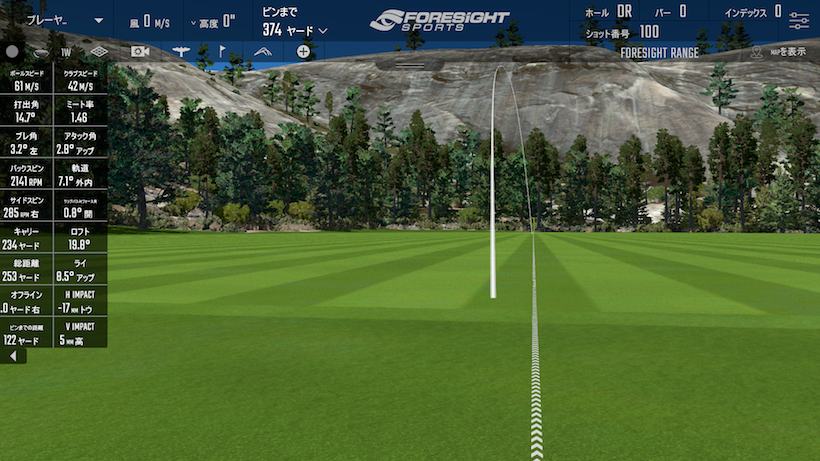820x461 pixels.
Task: Click the winged emblem icon
Action: click(181, 51)
